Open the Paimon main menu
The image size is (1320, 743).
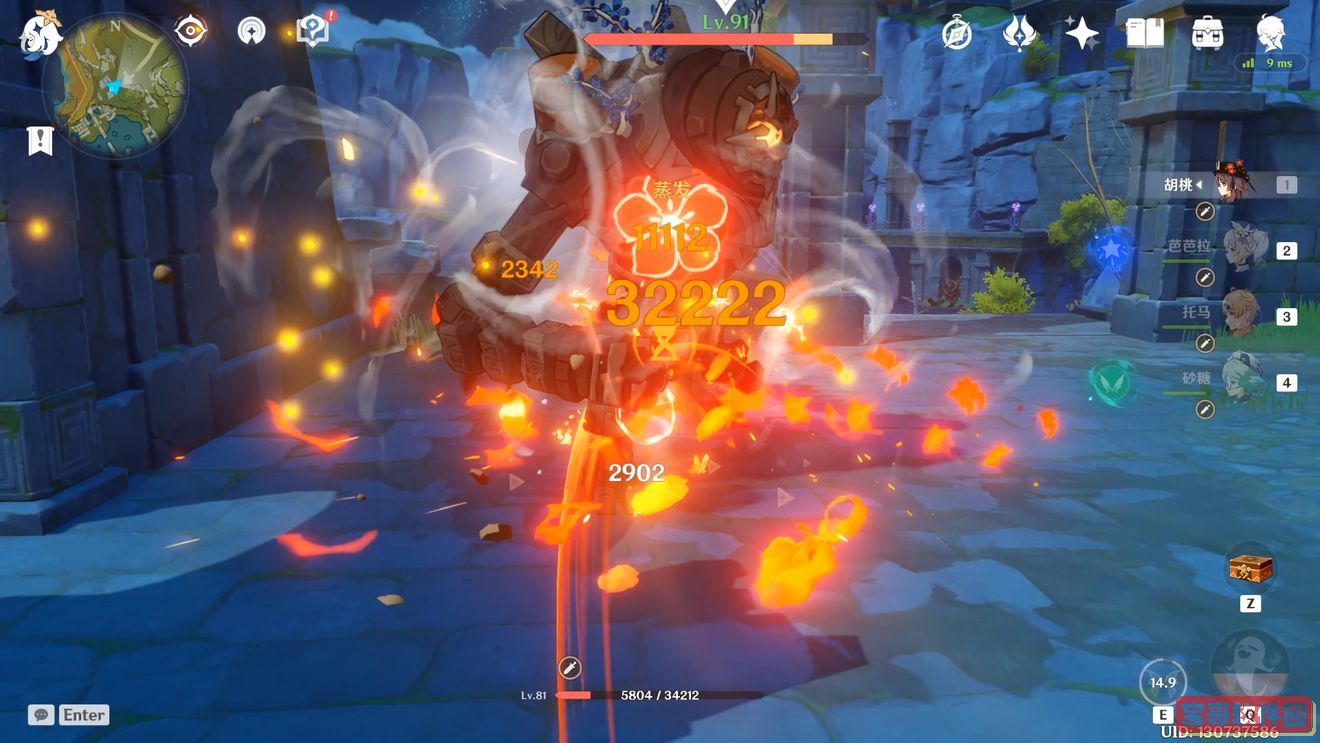pyautogui.click(x=40, y=33)
